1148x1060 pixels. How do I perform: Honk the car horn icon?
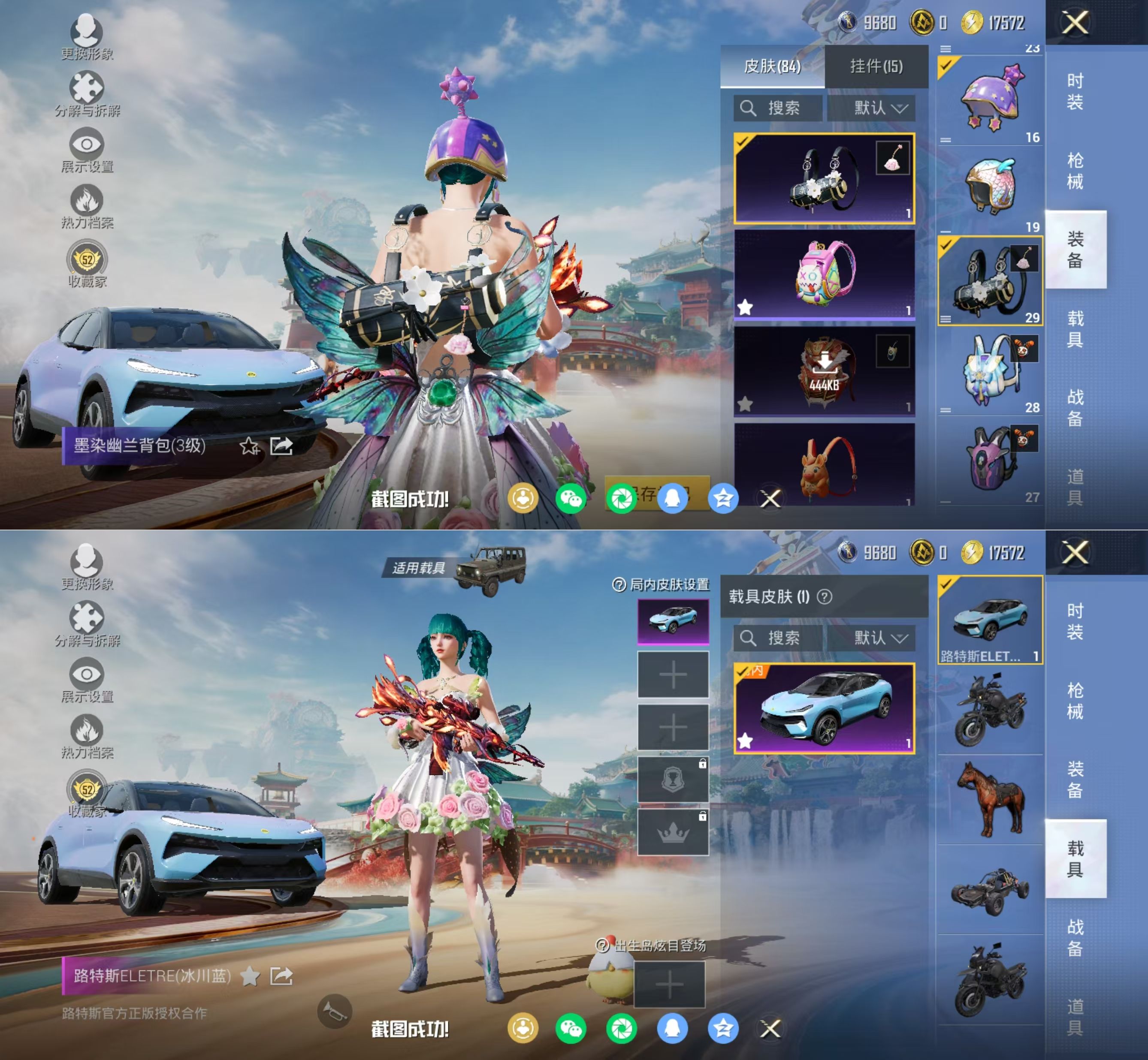pos(334,1011)
